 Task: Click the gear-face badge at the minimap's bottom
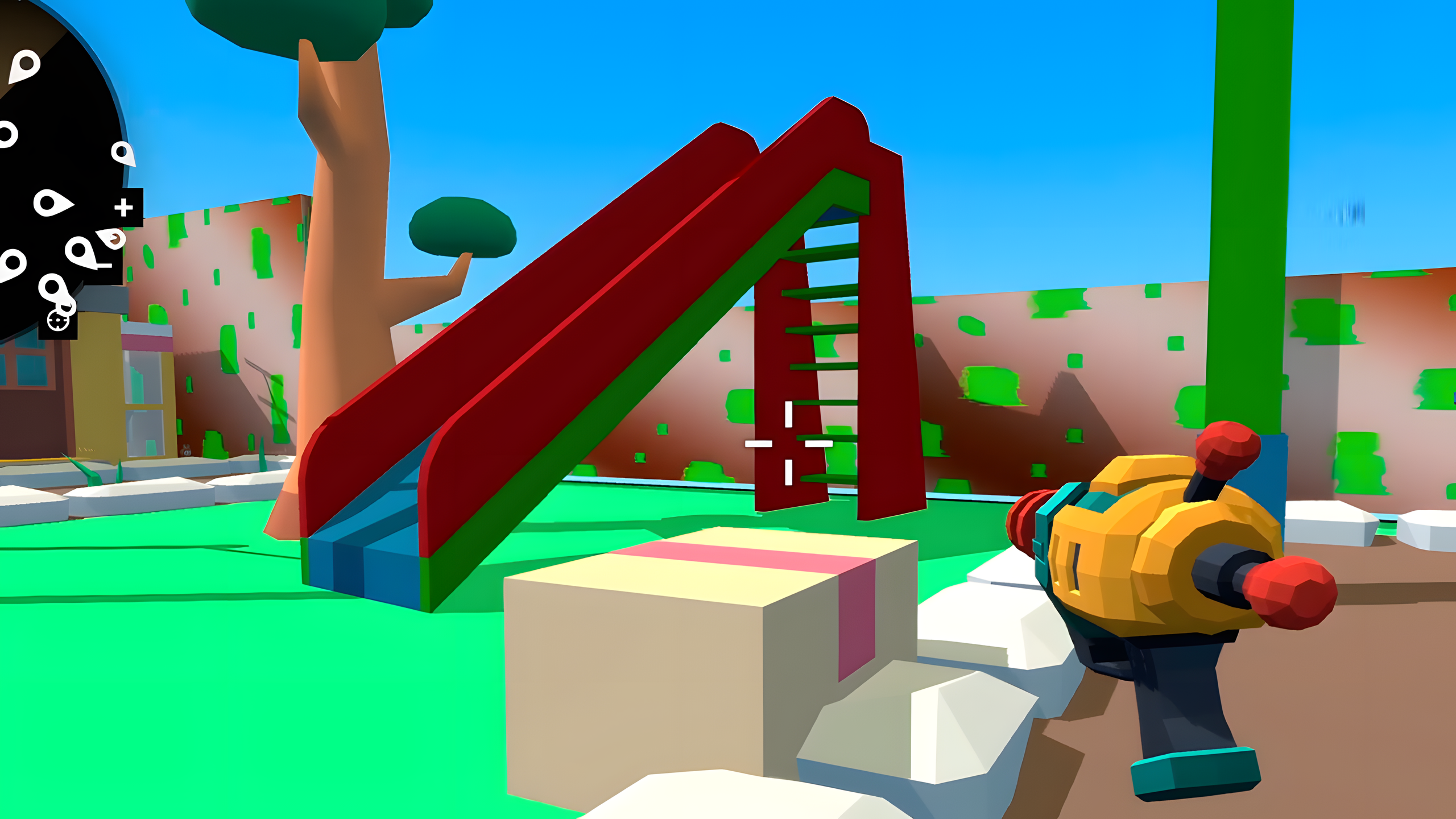click(57, 321)
